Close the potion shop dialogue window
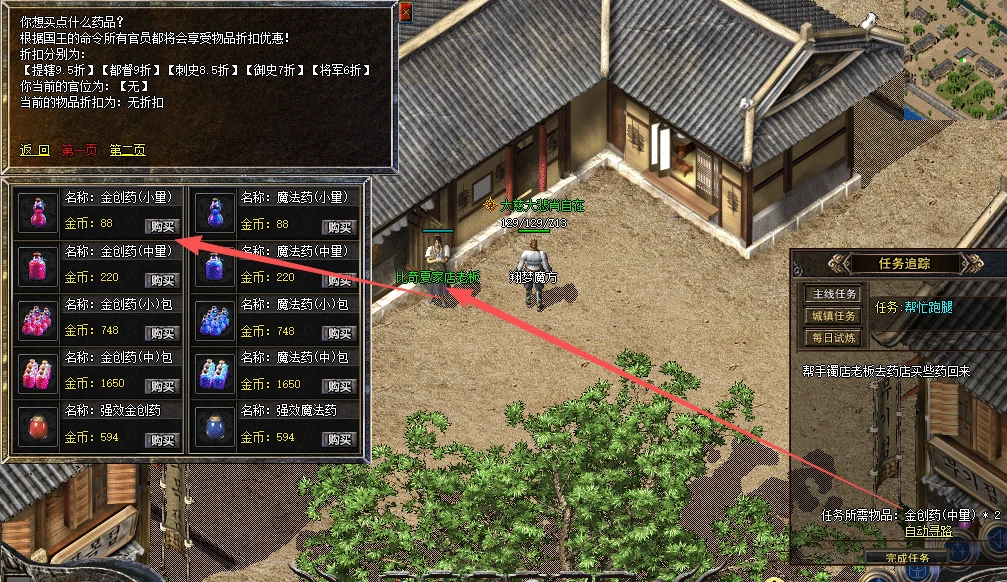Screen dimensions: 1007x582 [x=405, y=11]
